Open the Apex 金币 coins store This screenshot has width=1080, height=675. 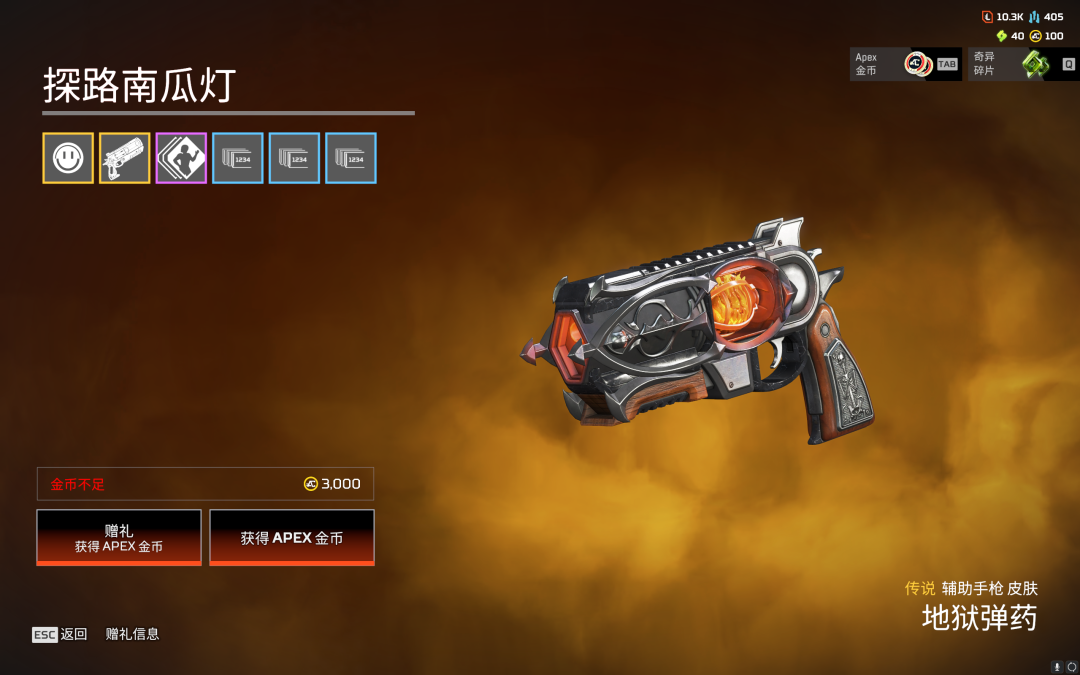tap(905, 64)
